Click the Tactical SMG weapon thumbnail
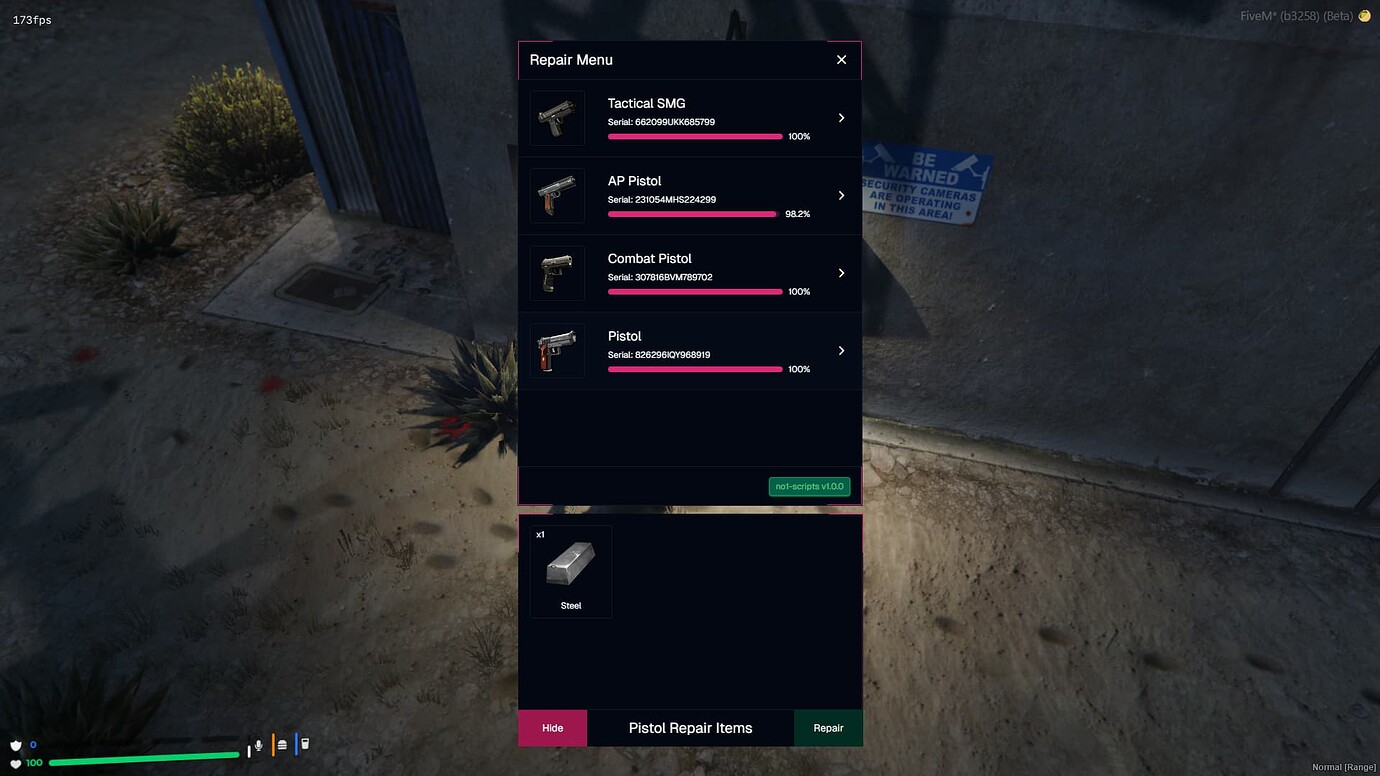Viewport: 1380px width, 776px height. (557, 118)
